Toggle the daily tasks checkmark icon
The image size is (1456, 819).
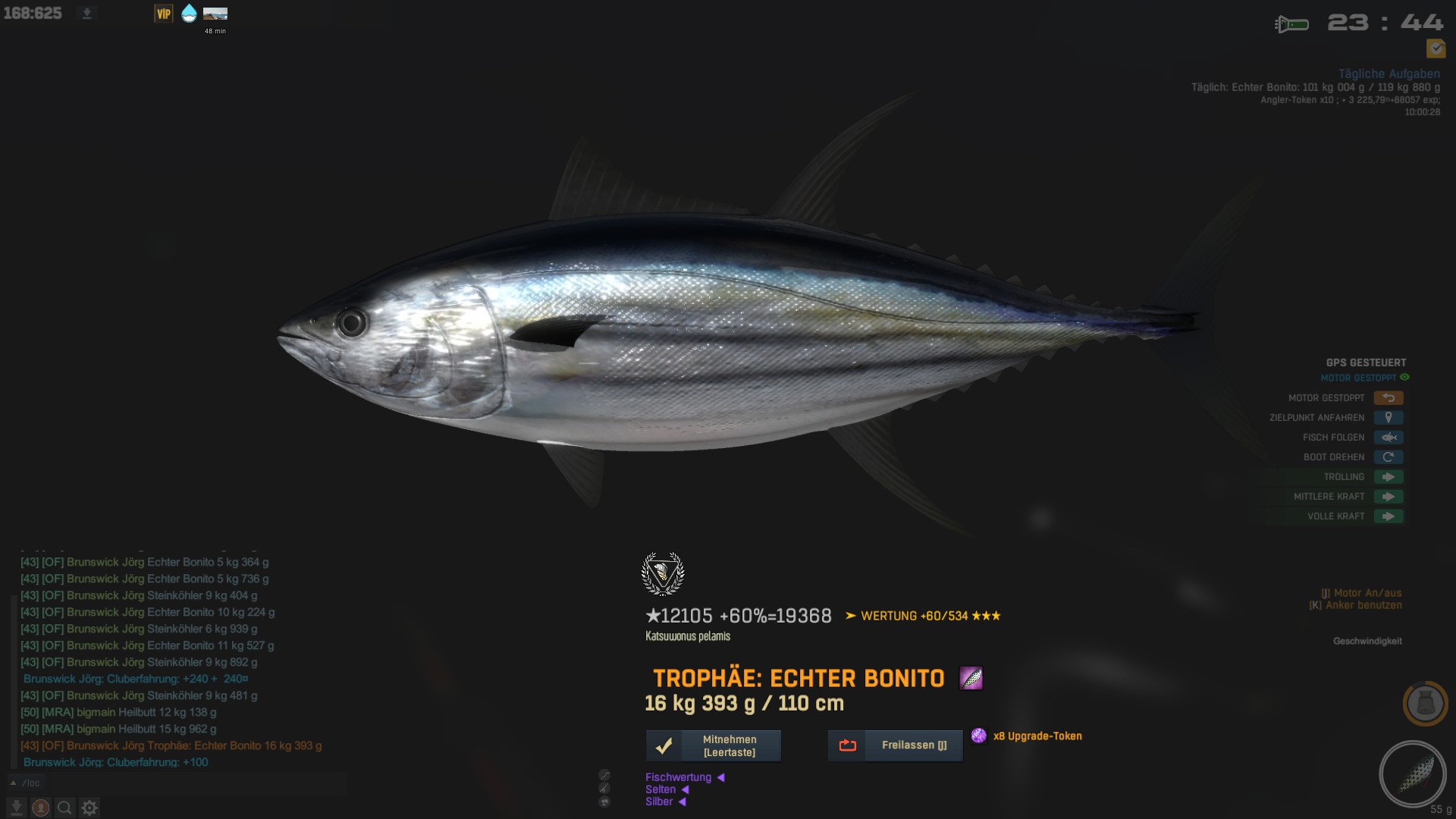pyautogui.click(x=1436, y=49)
